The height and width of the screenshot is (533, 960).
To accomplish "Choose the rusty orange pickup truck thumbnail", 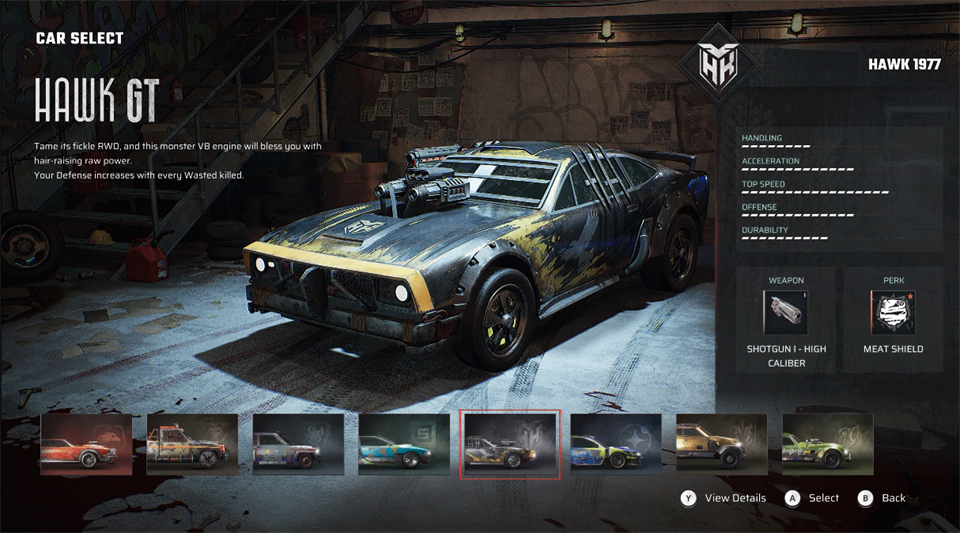I will point(192,444).
